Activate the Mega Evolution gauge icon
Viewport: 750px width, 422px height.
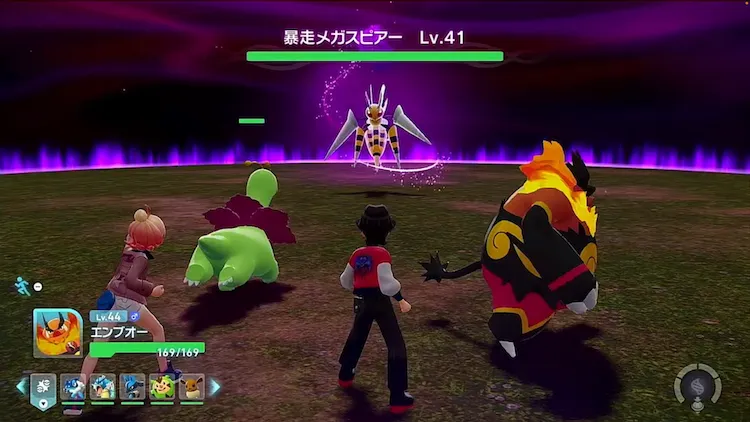pos(697,386)
